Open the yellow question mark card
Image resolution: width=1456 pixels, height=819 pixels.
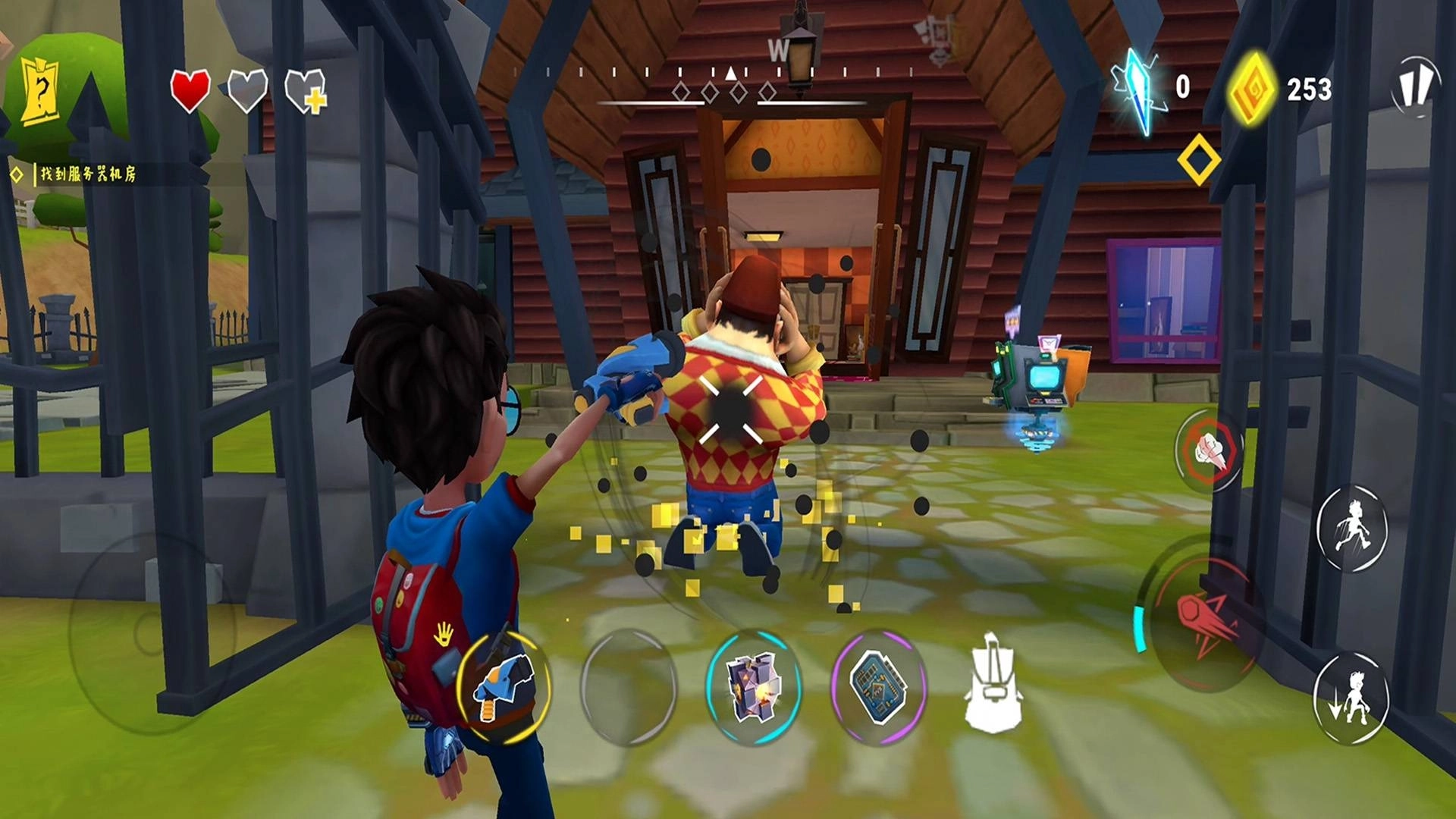(x=39, y=93)
